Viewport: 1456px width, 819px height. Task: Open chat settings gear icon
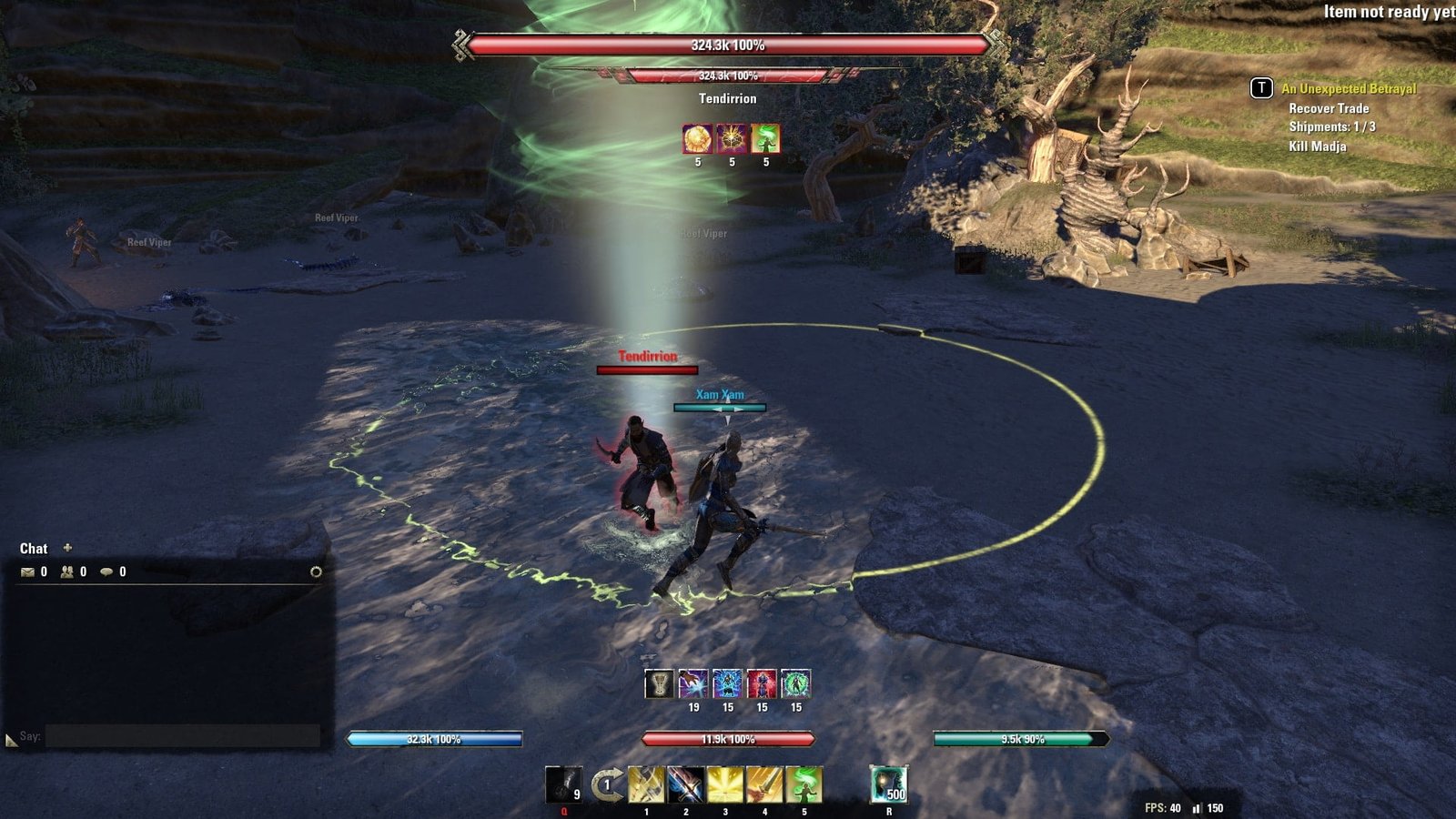[316, 571]
